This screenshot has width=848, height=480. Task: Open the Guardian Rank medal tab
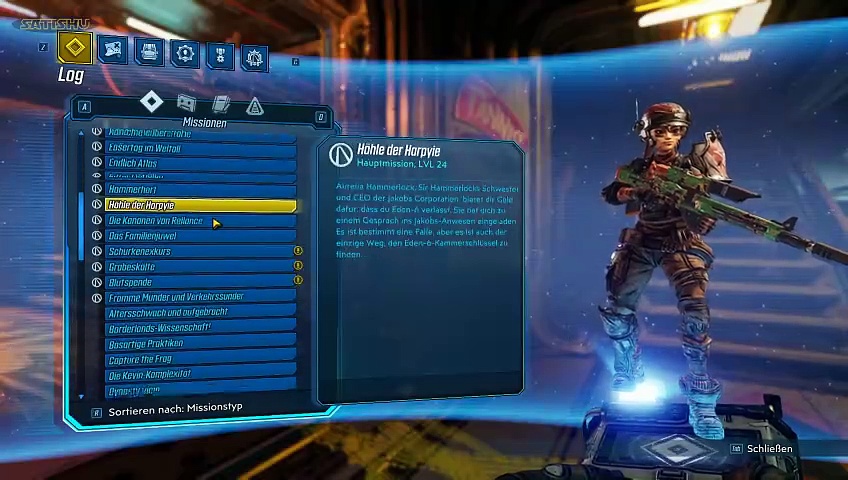click(x=220, y=54)
